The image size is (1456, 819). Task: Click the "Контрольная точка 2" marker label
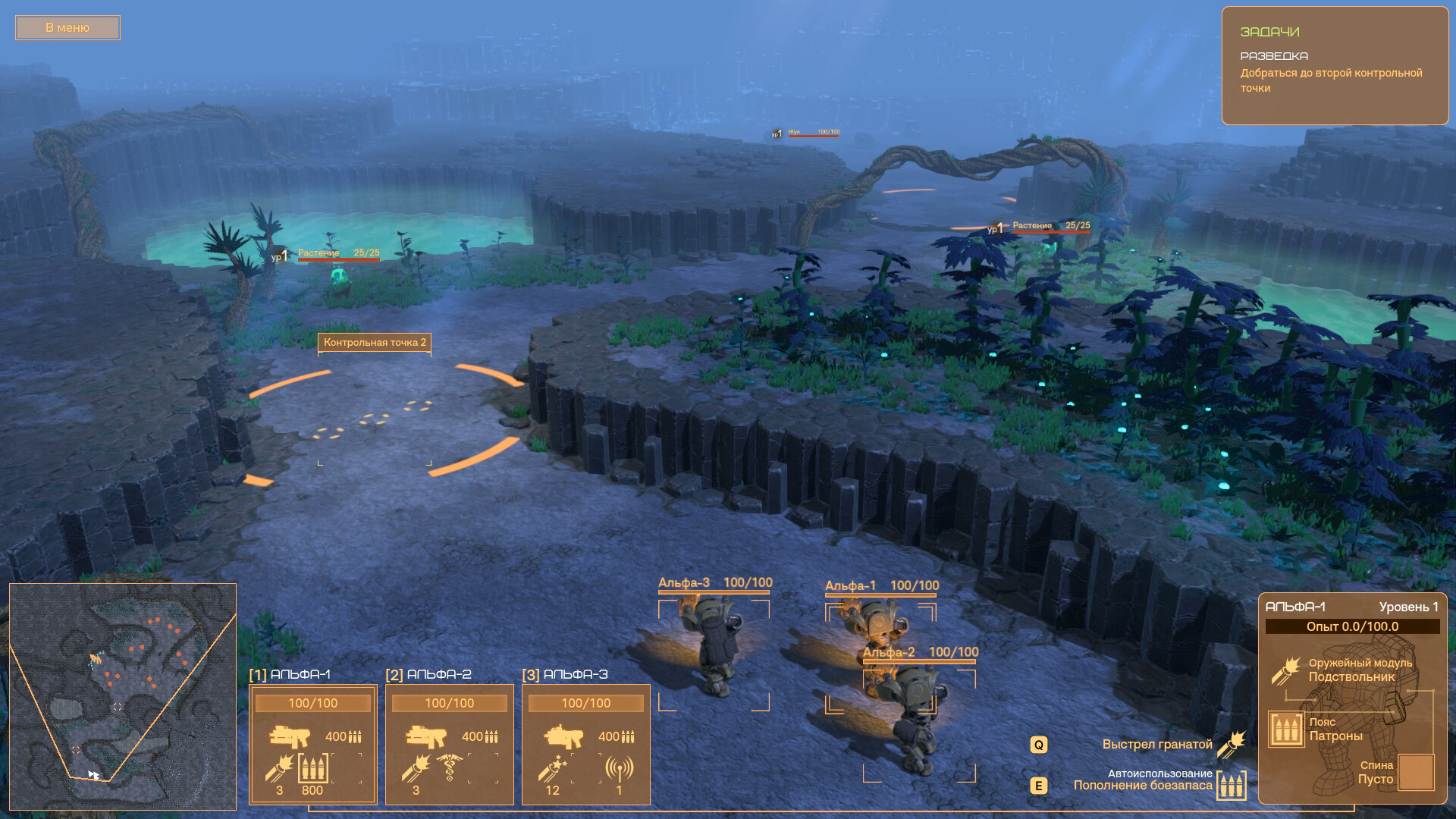point(375,343)
